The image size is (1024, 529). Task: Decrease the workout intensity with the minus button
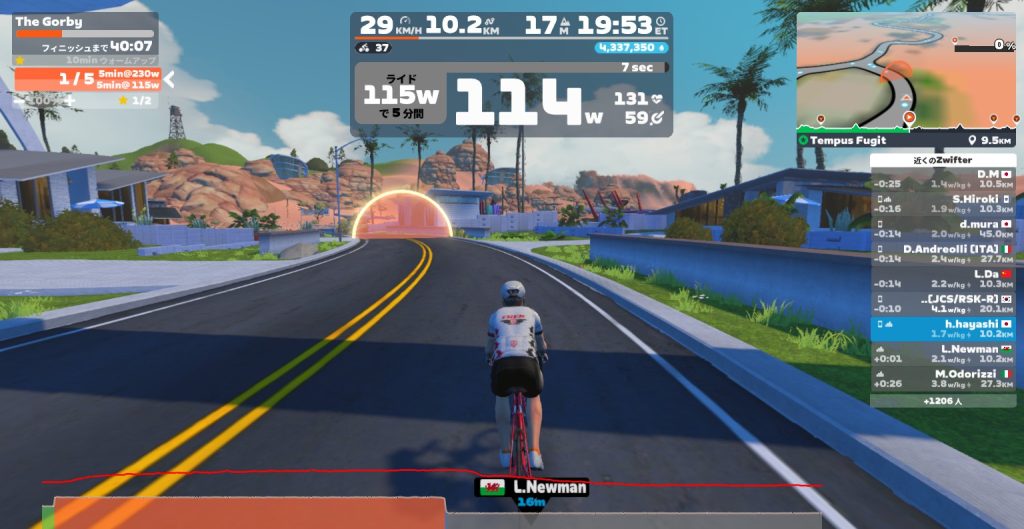(18, 100)
